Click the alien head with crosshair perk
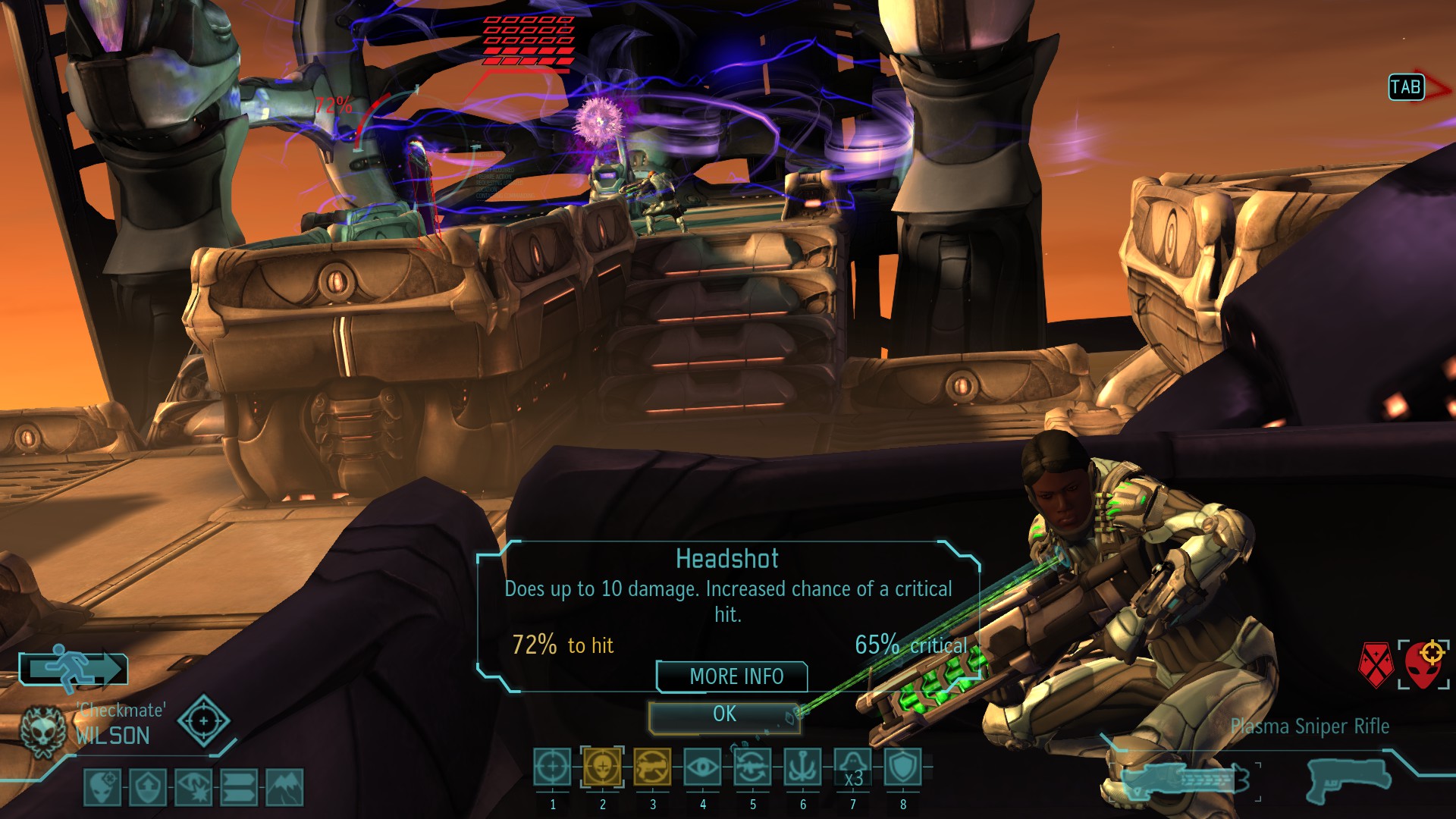Image resolution: width=1456 pixels, height=819 pixels. 102,787
